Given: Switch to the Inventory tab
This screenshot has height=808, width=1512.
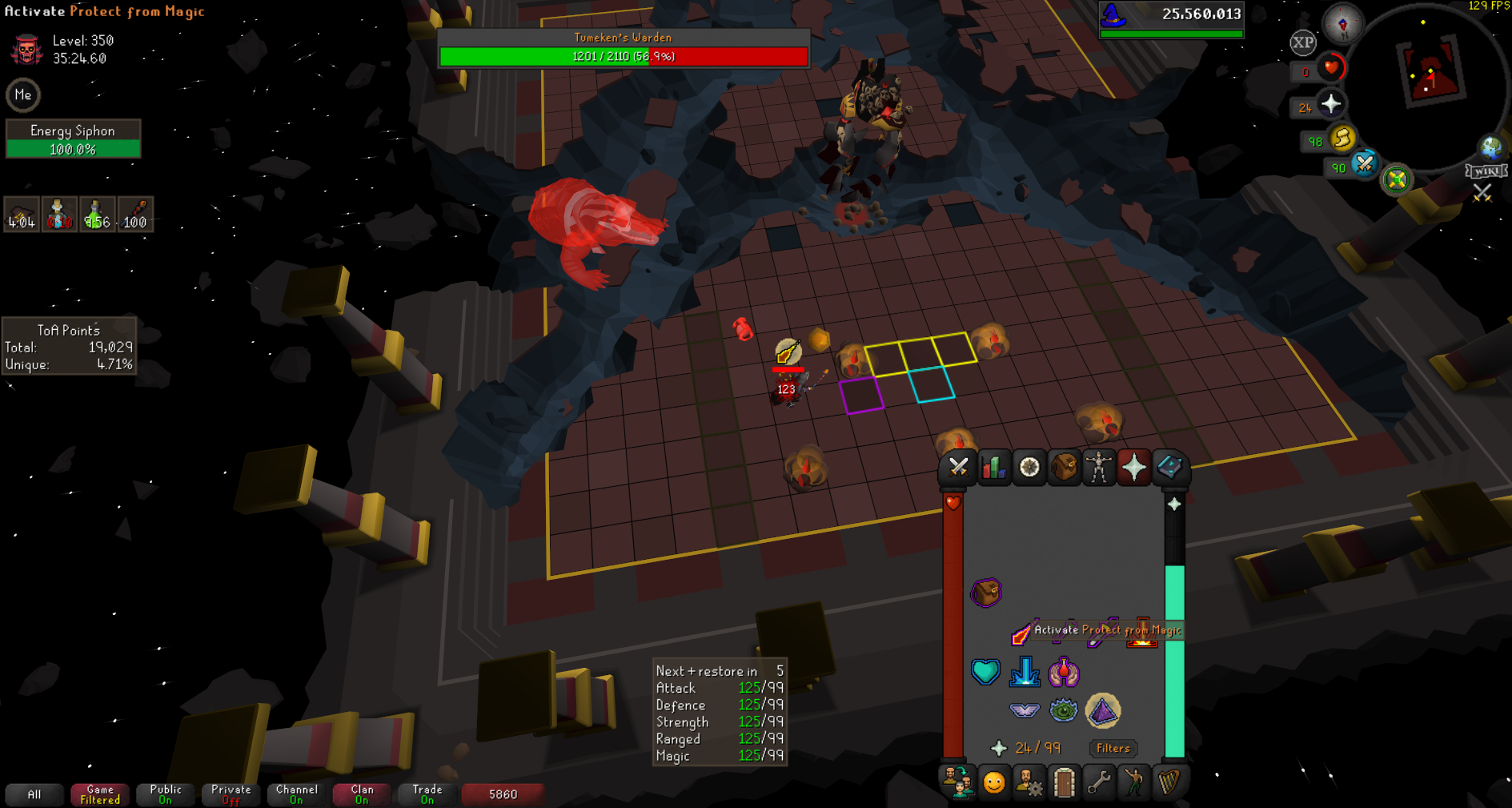Looking at the screenshot, I should point(1064,467).
